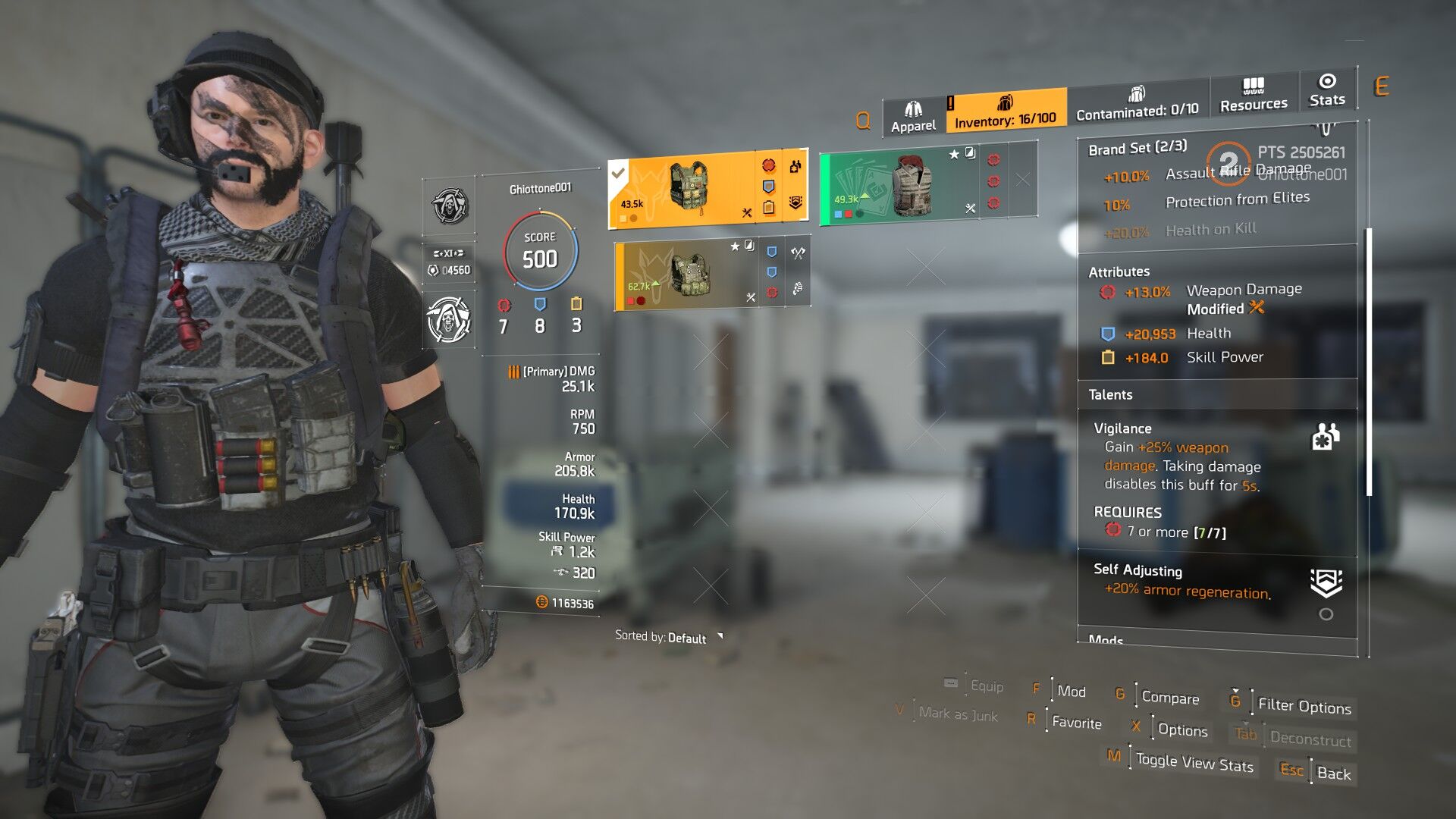Mark item as Favorite

[1076, 722]
